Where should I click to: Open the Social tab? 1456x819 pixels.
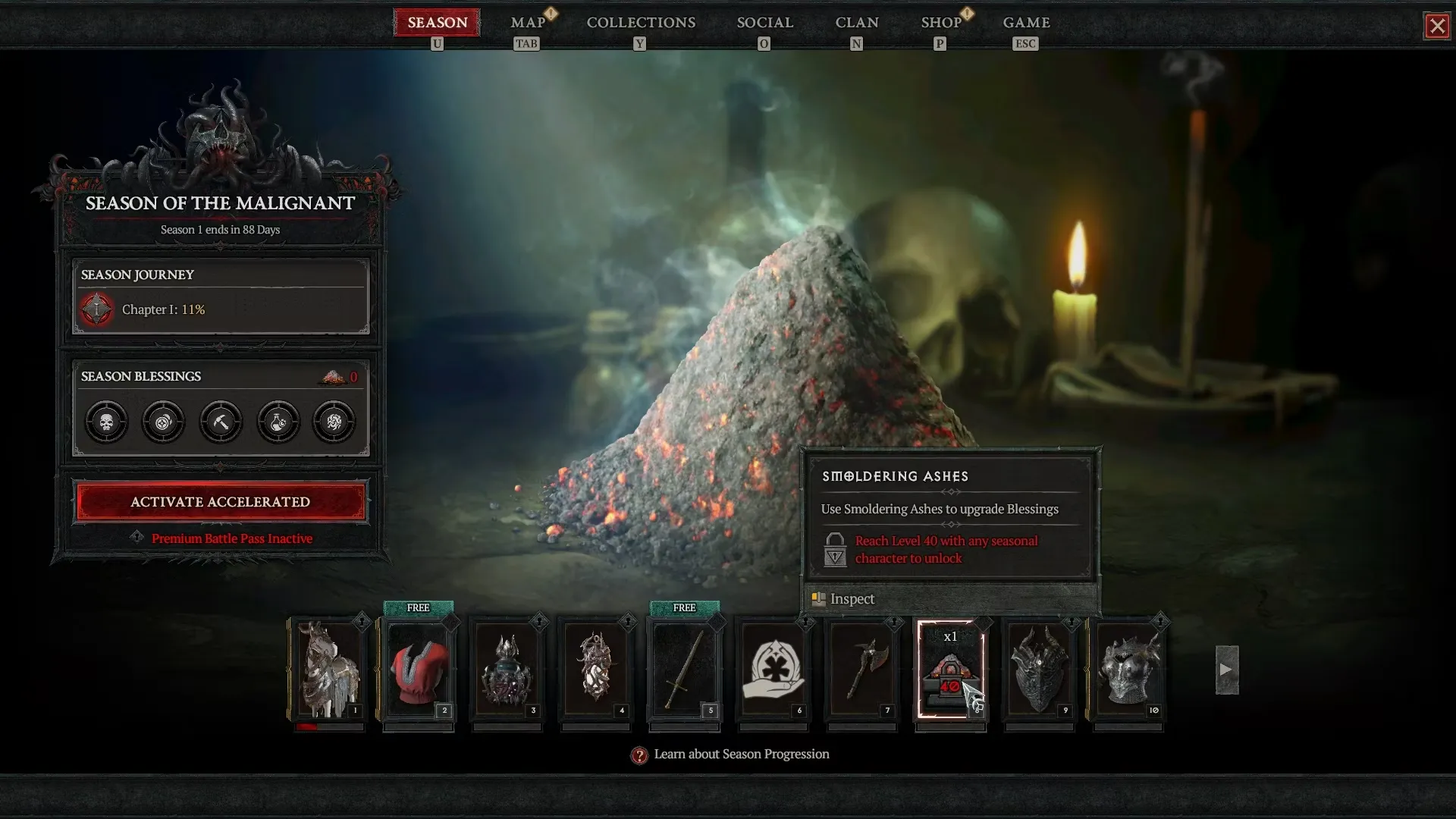pyautogui.click(x=764, y=23)
